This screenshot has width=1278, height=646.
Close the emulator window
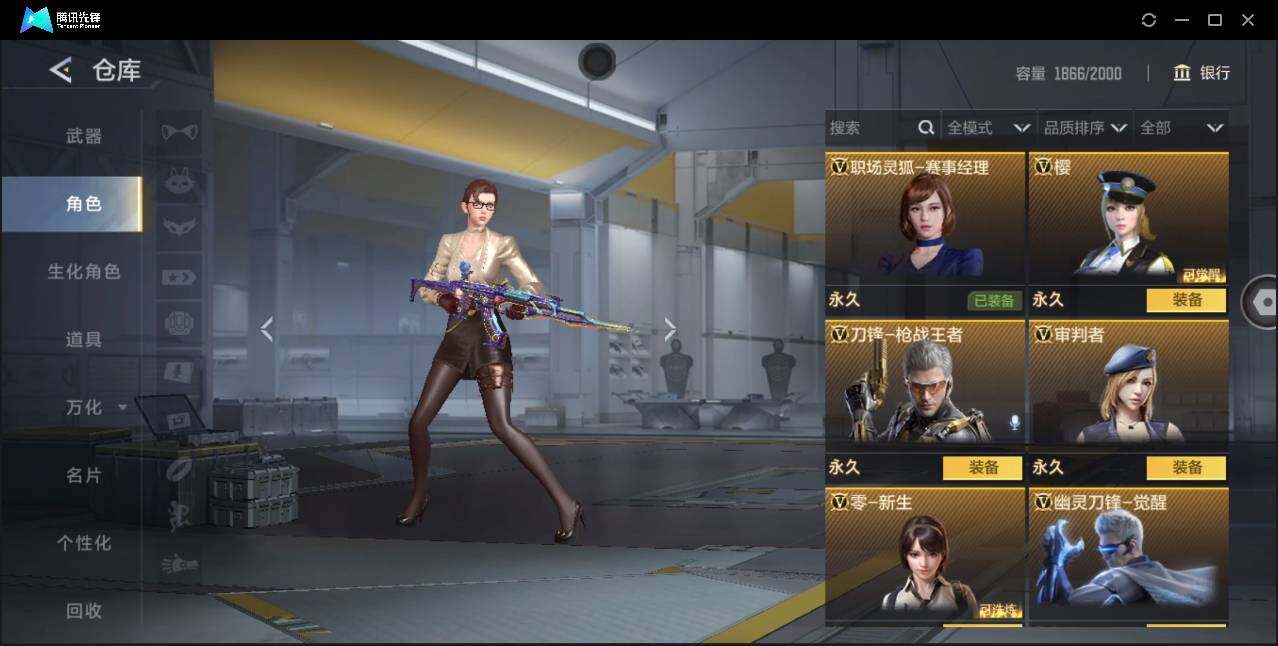(1248, 20)
